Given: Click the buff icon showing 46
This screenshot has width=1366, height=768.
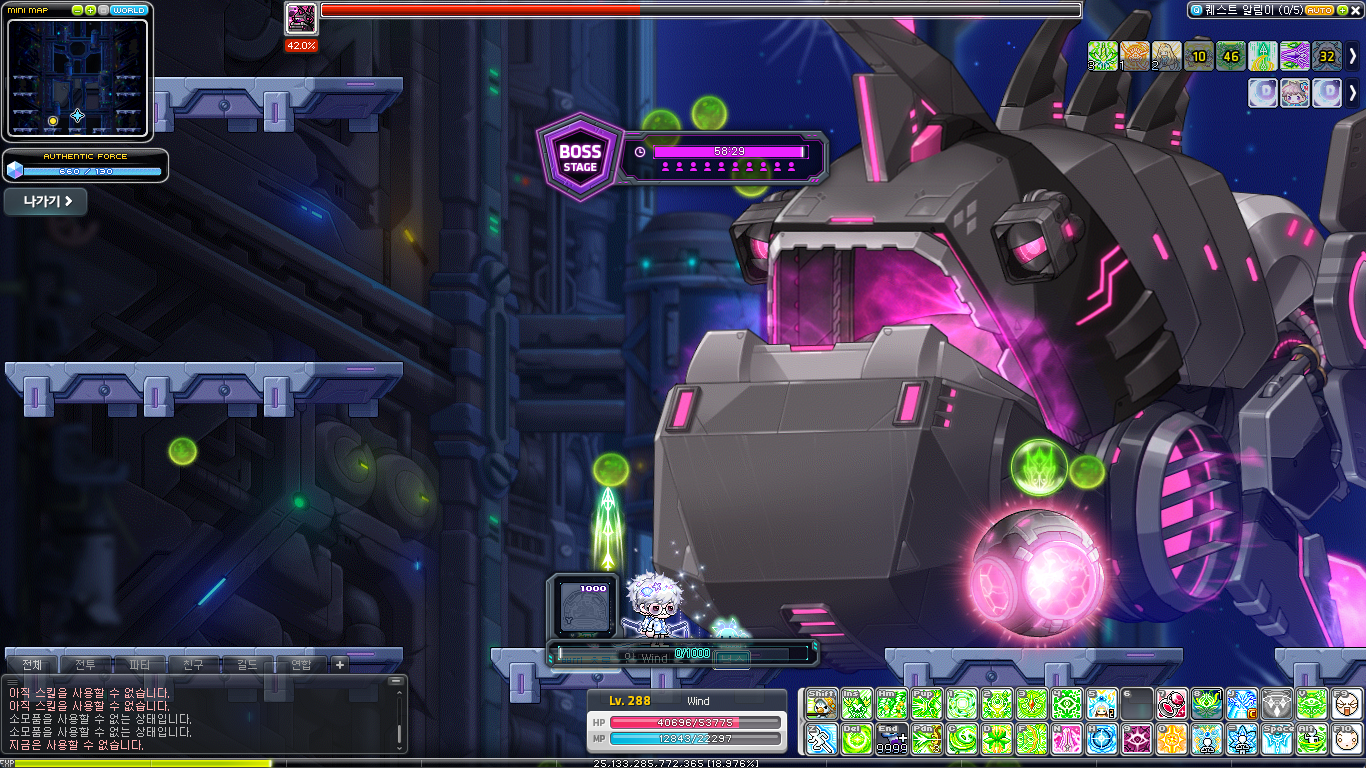Looking at the screenshot, I should tap(1231, 55).
